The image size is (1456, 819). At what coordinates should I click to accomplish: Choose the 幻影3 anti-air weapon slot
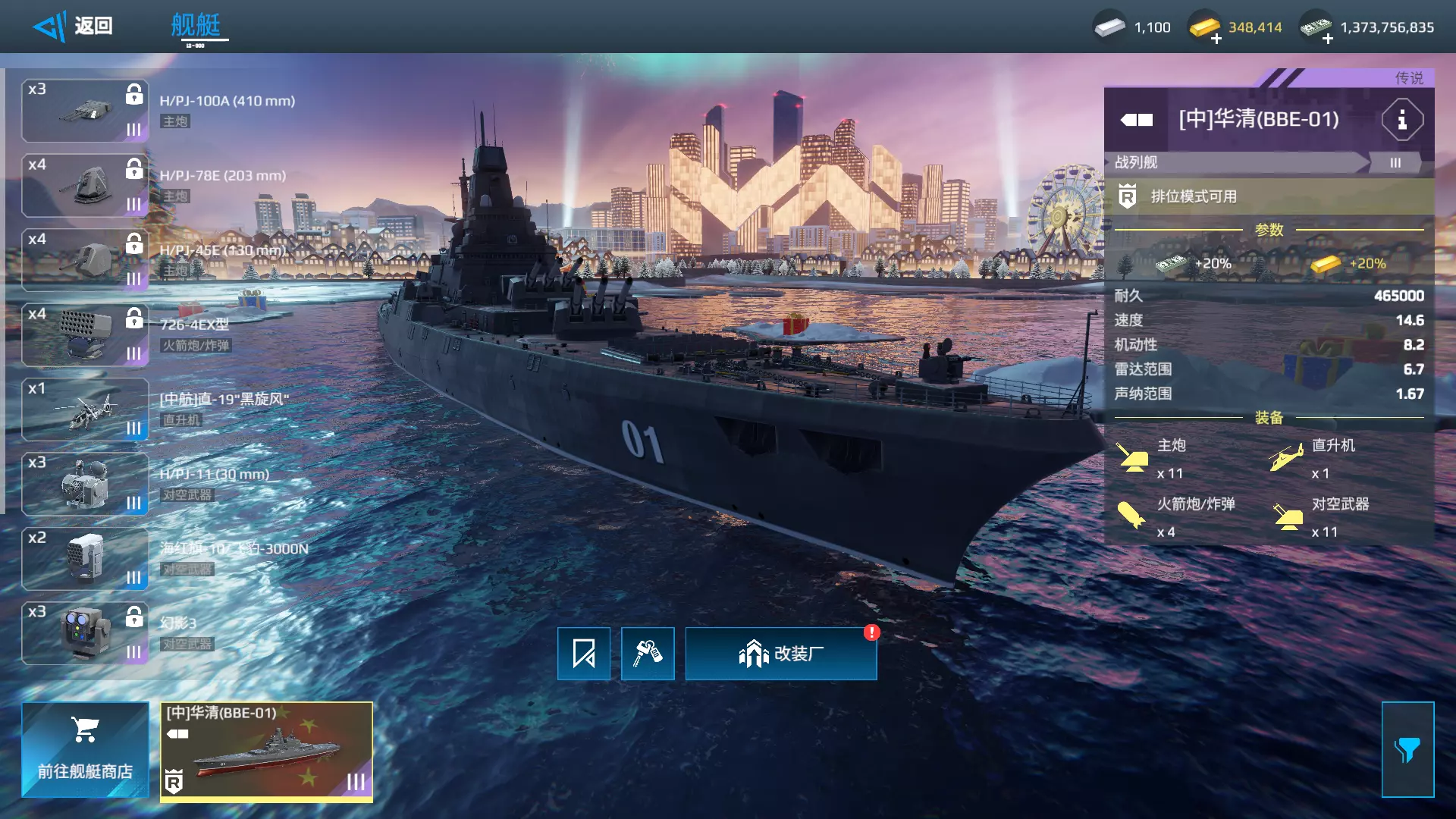coord(85,633)
